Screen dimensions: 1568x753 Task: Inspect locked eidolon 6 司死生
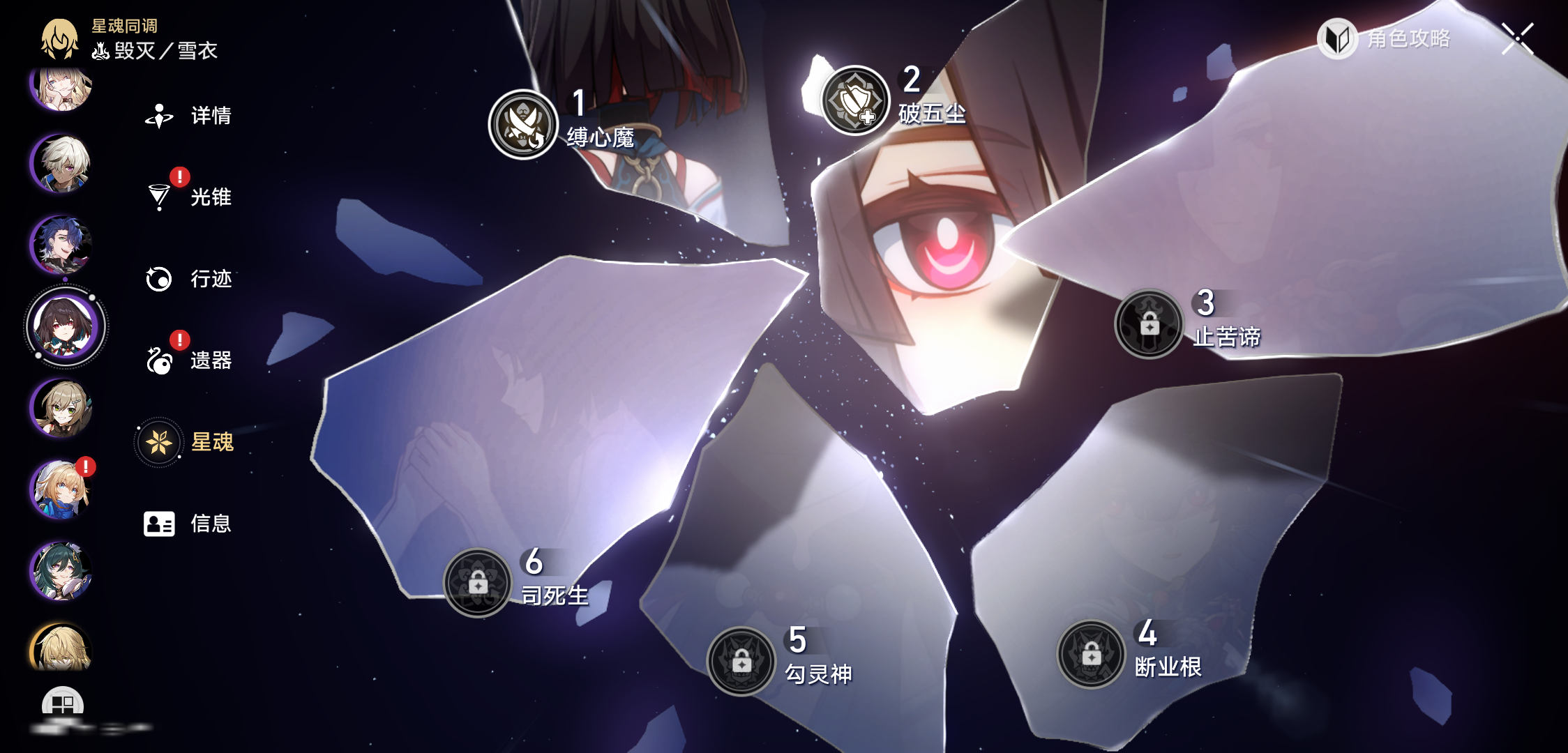478,583
